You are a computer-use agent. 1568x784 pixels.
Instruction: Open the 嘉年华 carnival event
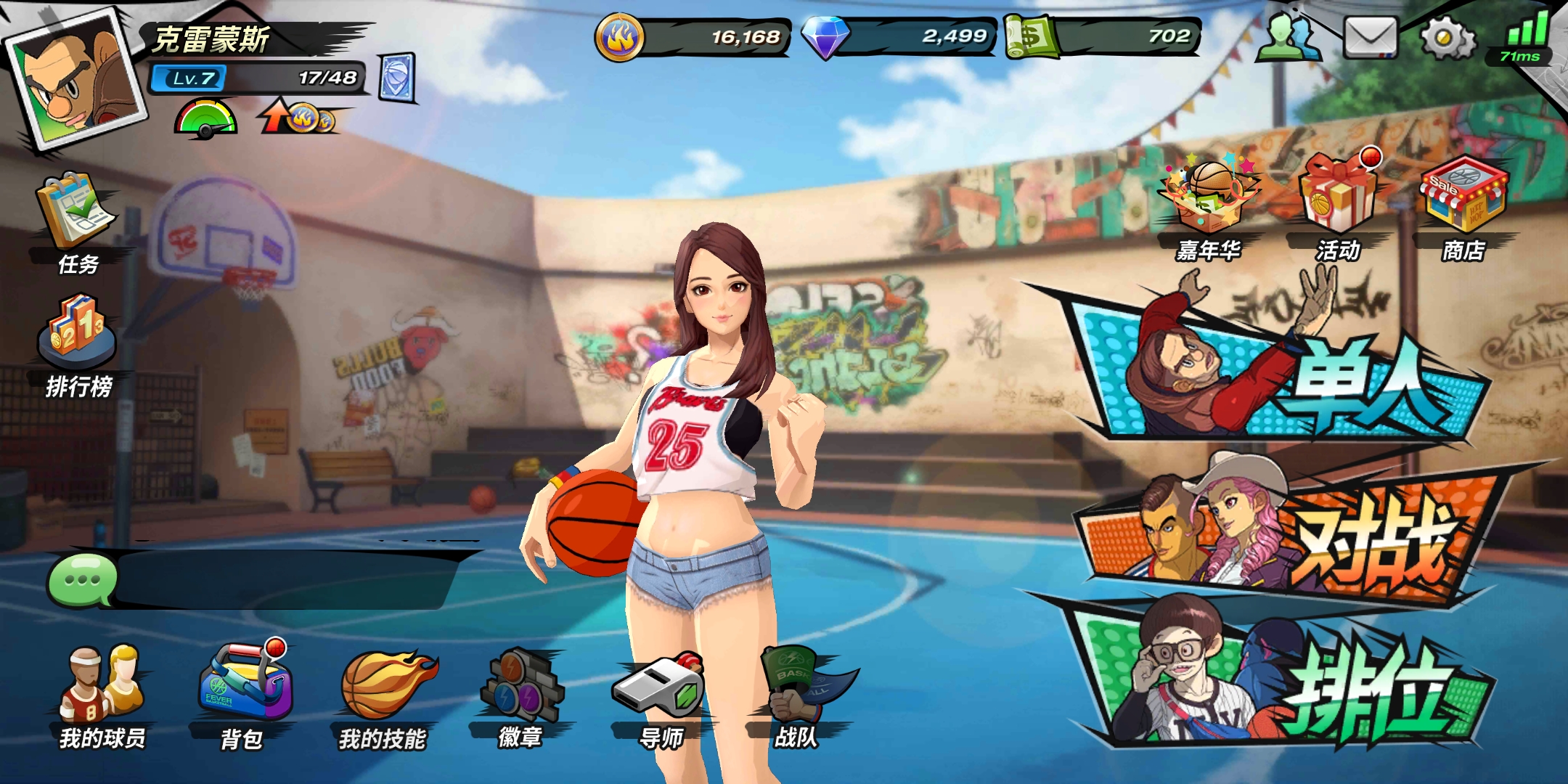[1209, 207]
